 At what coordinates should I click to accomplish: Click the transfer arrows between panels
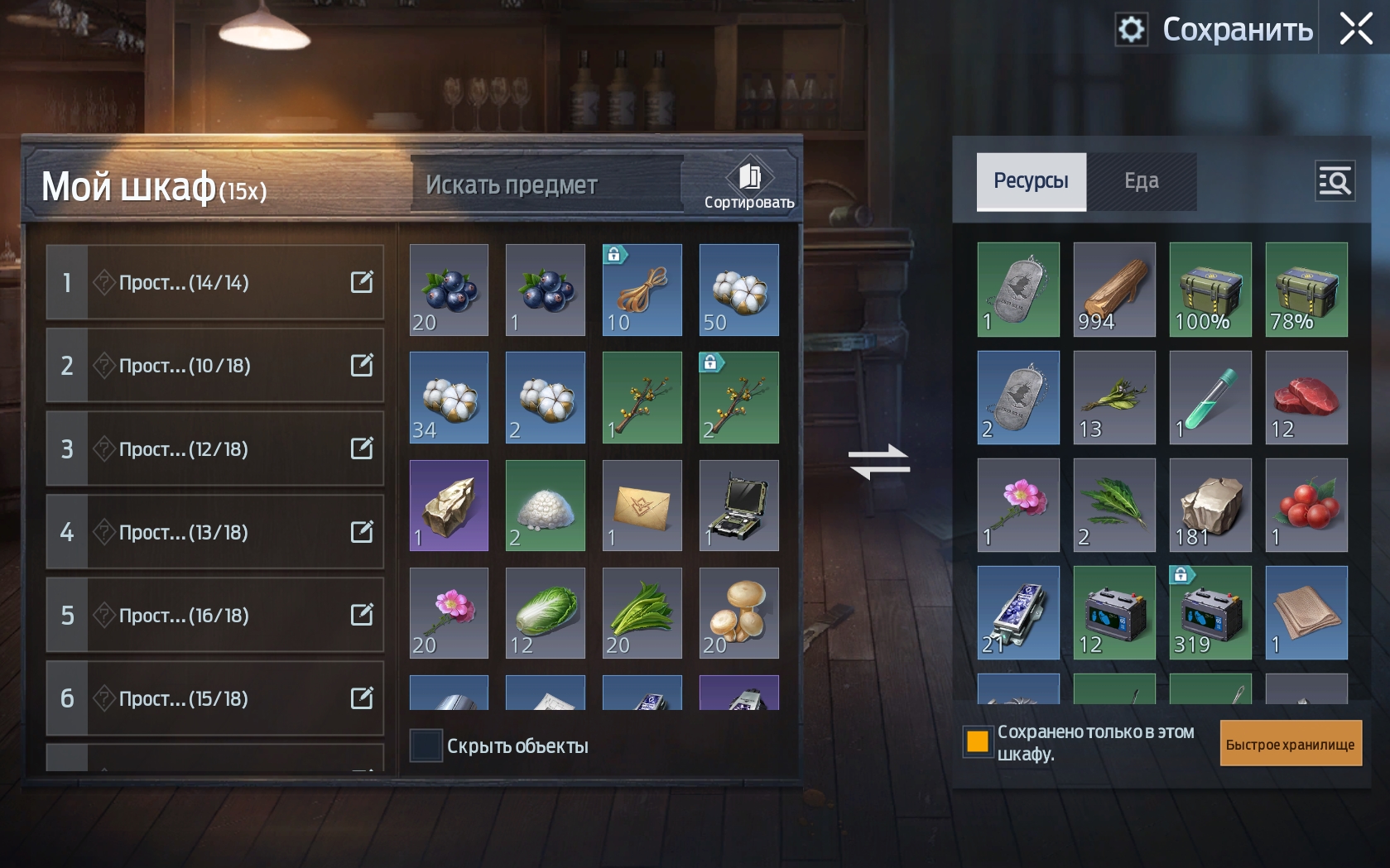(879, 462)
